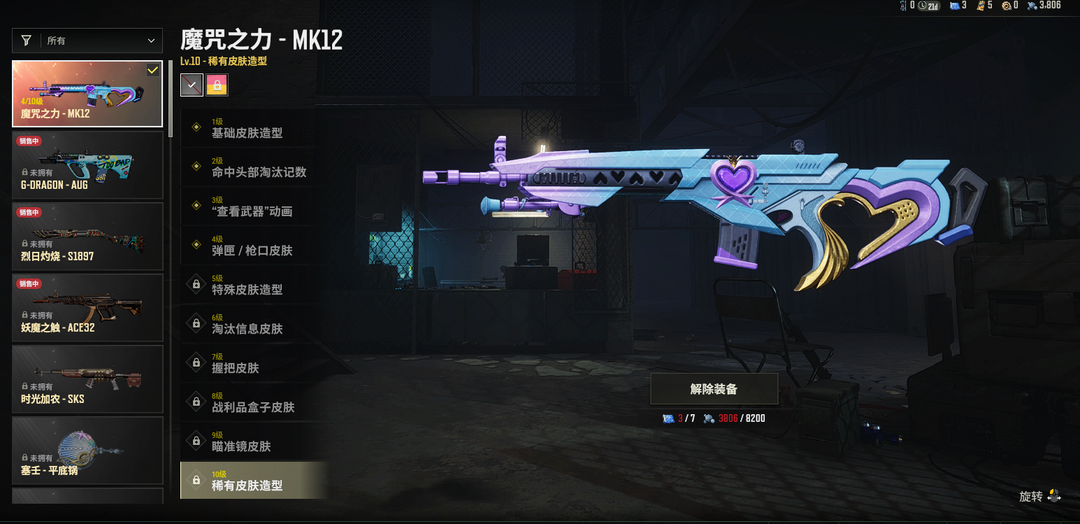Select the grey checkmark skin style icon
Image resolution: width=1080 pixels, height=524 pixels.
(x=191, y=85)
